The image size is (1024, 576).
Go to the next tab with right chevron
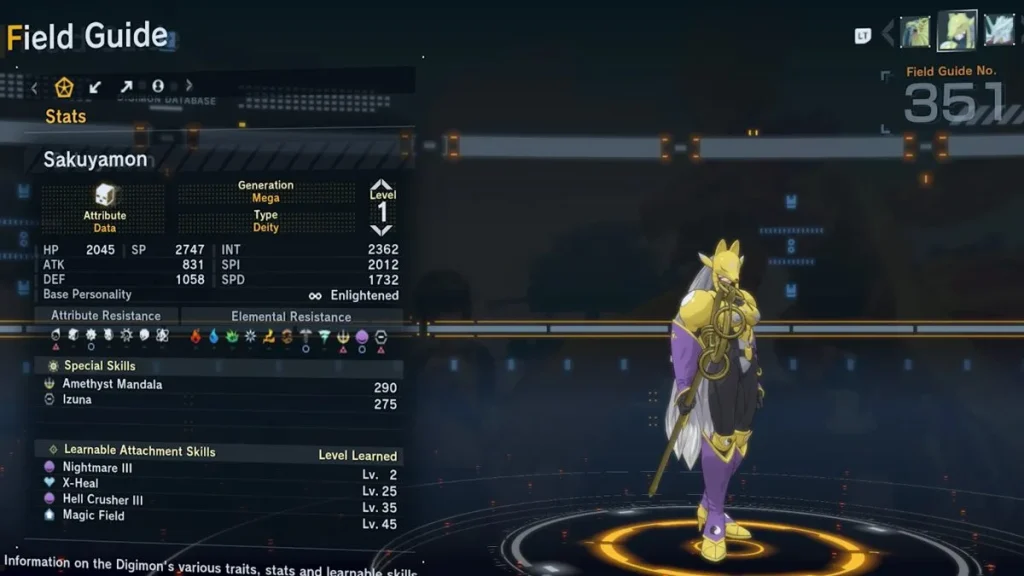pos(189,87)
